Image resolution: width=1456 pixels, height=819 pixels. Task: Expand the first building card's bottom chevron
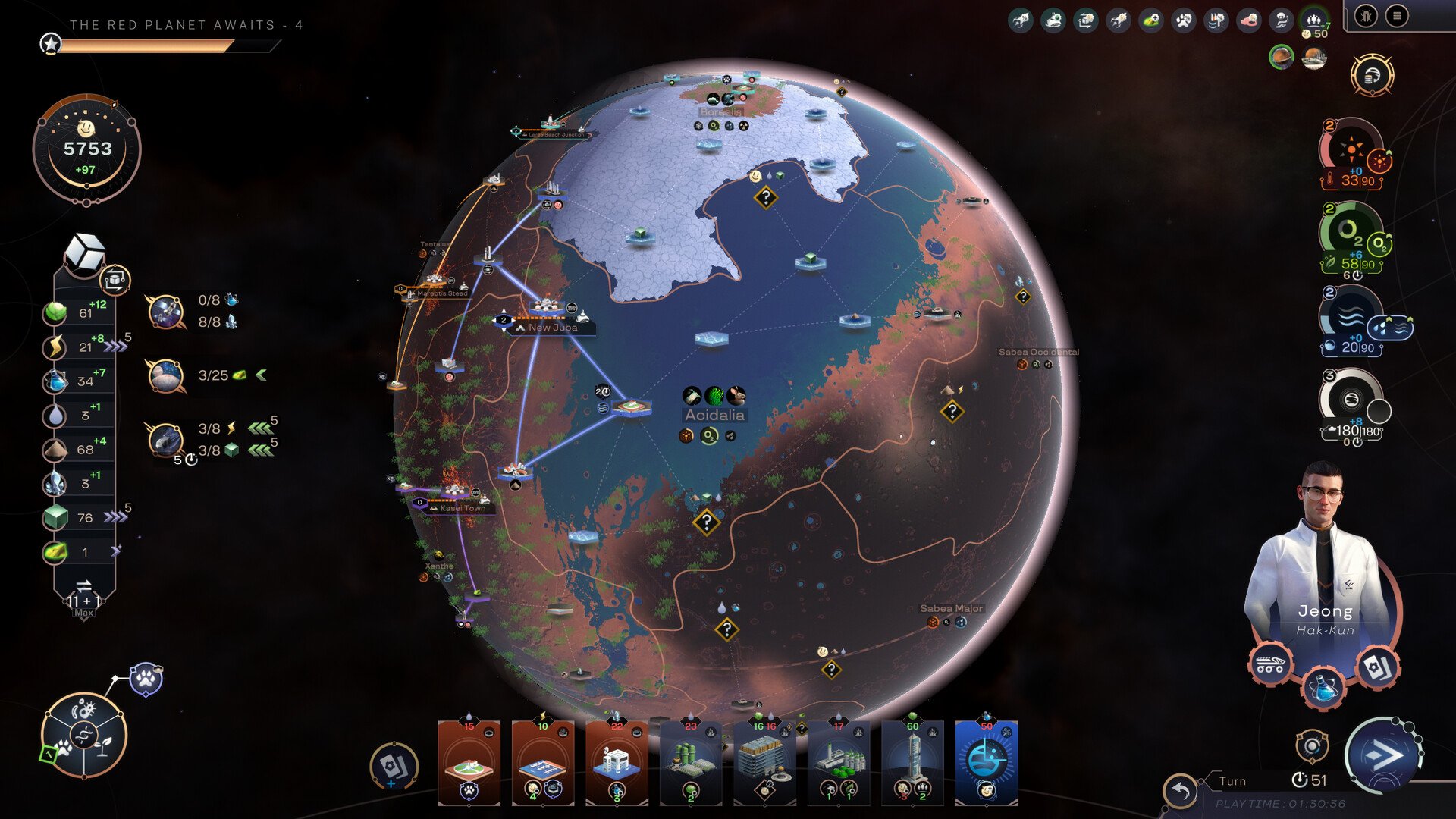469,805
